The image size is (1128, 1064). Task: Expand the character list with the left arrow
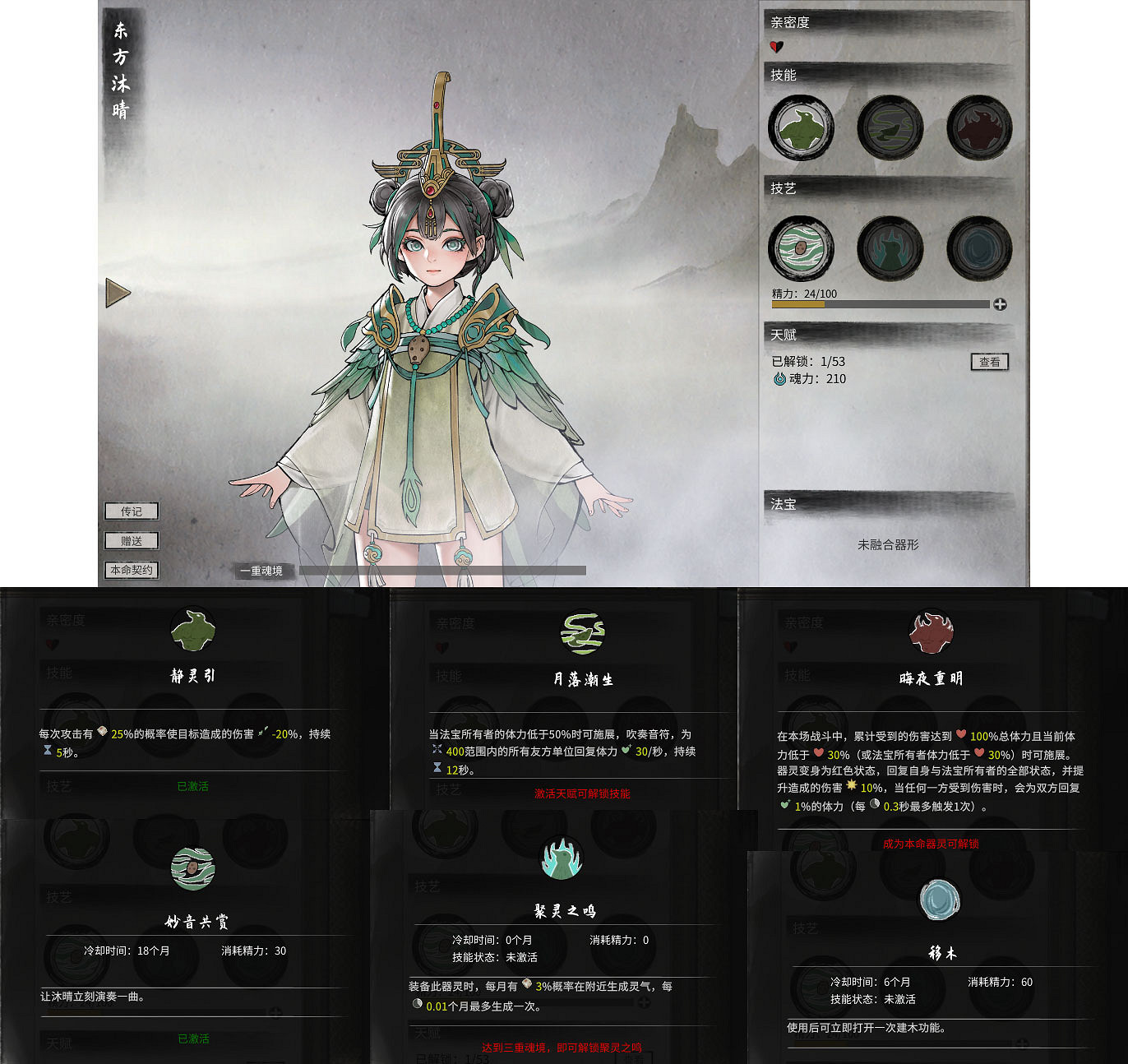tap(118, 294)
